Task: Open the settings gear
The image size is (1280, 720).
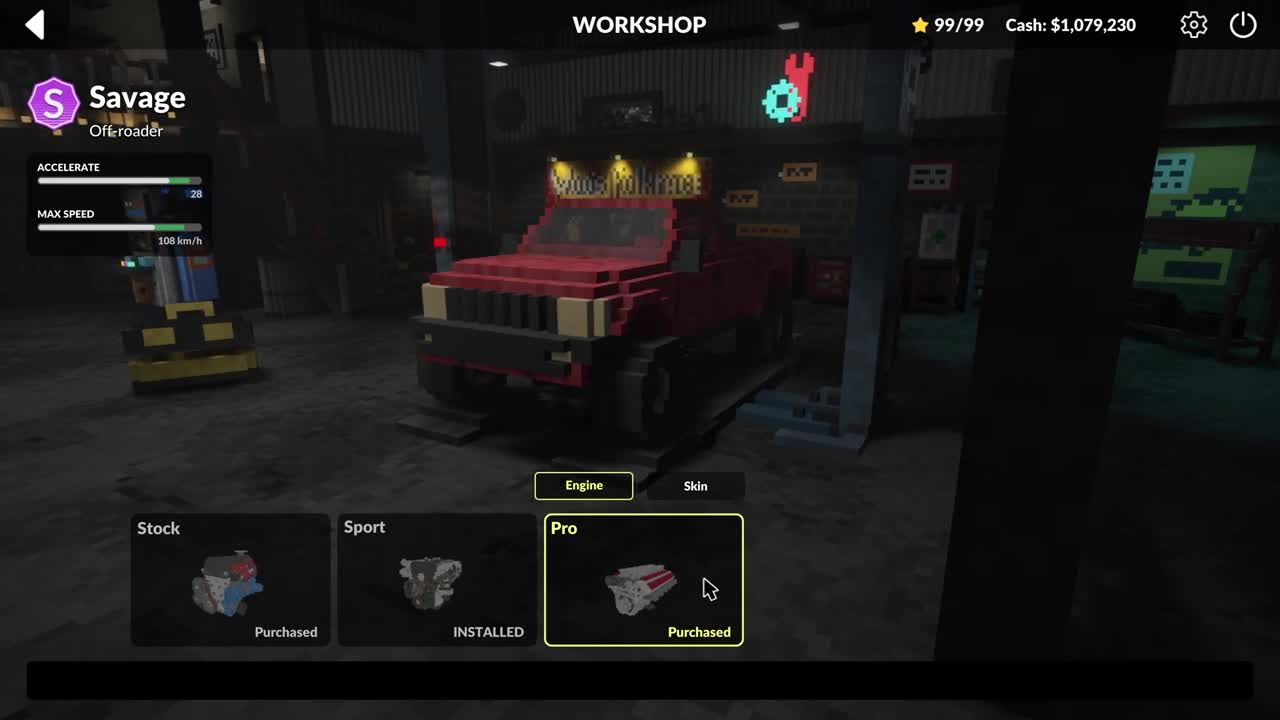Action: click(x=1193, y=25)
